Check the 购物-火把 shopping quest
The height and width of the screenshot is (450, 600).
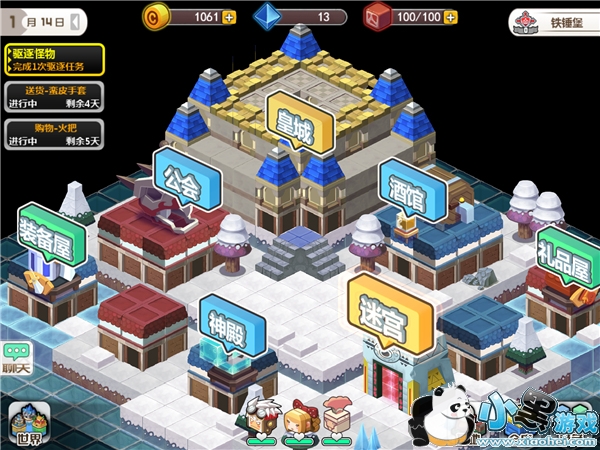tap(55, 133)
